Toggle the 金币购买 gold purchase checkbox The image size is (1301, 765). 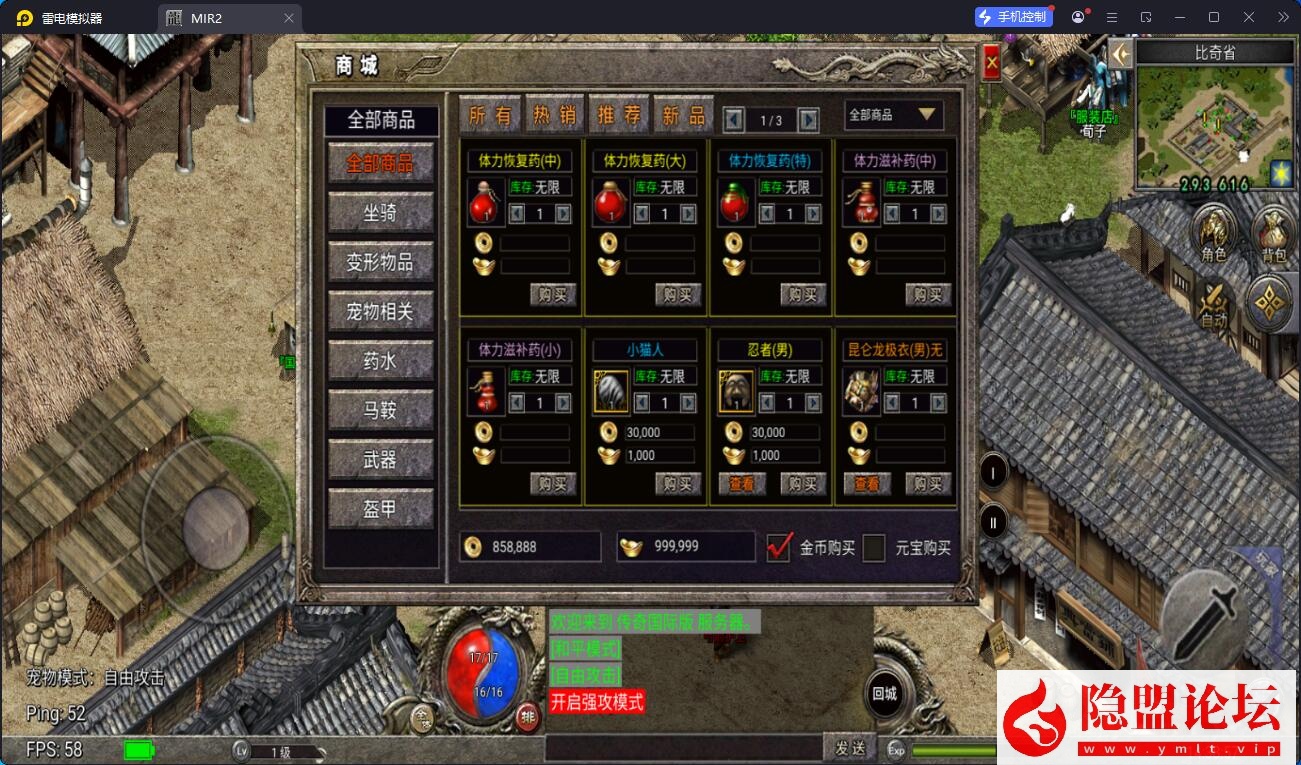779,547
